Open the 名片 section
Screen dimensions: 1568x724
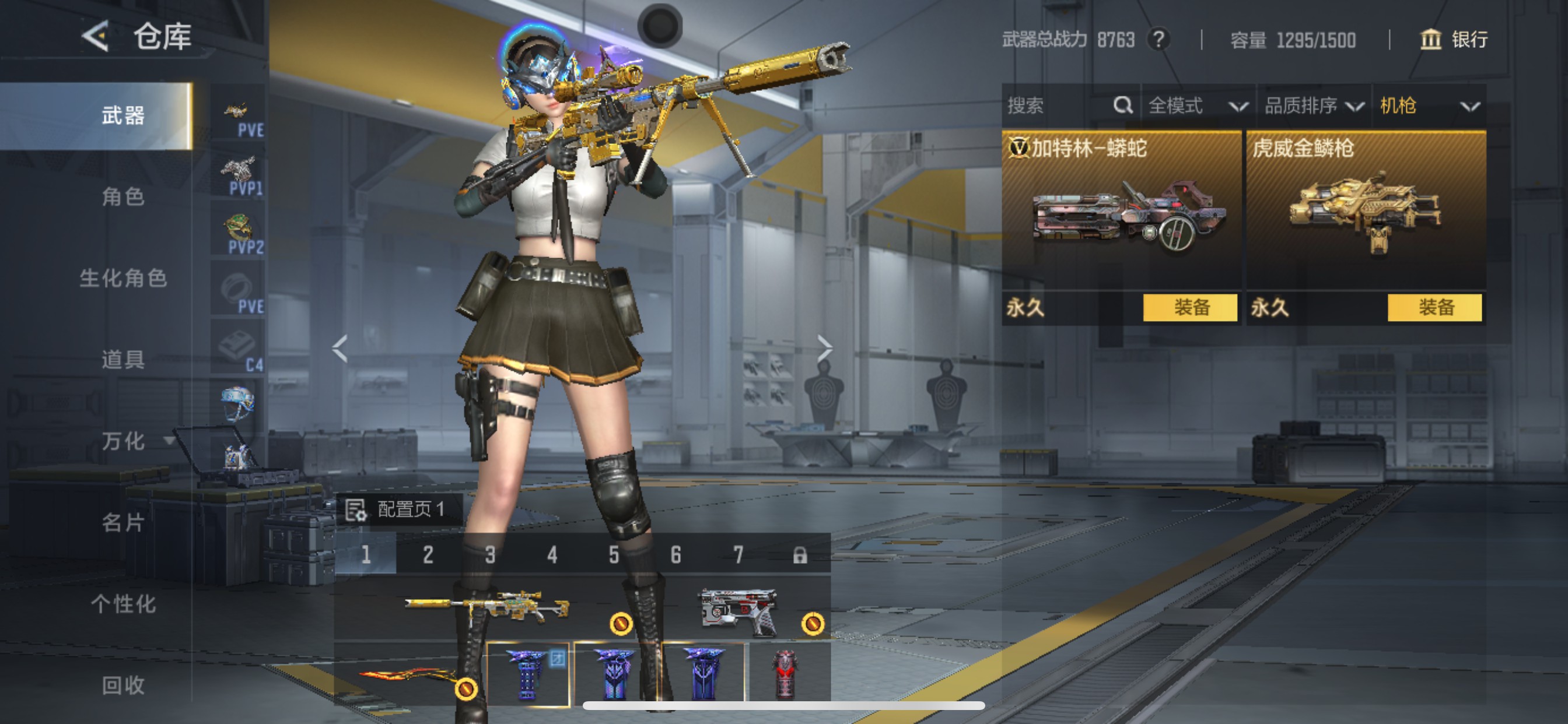click(x=123, y=522)
